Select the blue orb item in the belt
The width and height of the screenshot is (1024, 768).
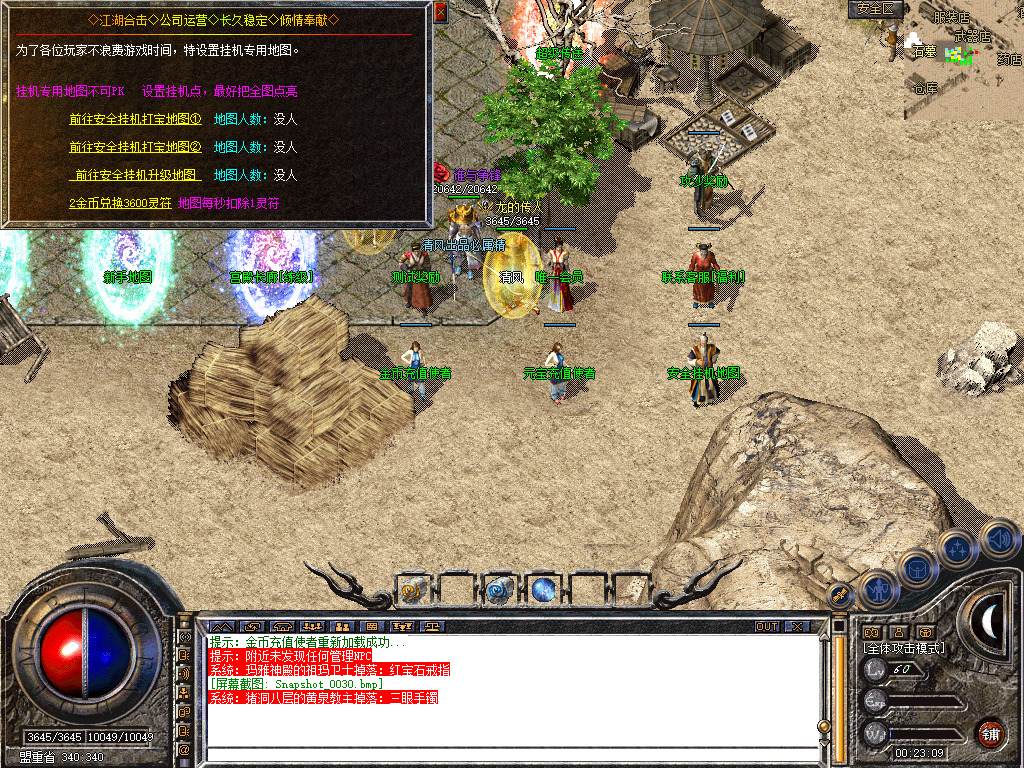(543, 591)
